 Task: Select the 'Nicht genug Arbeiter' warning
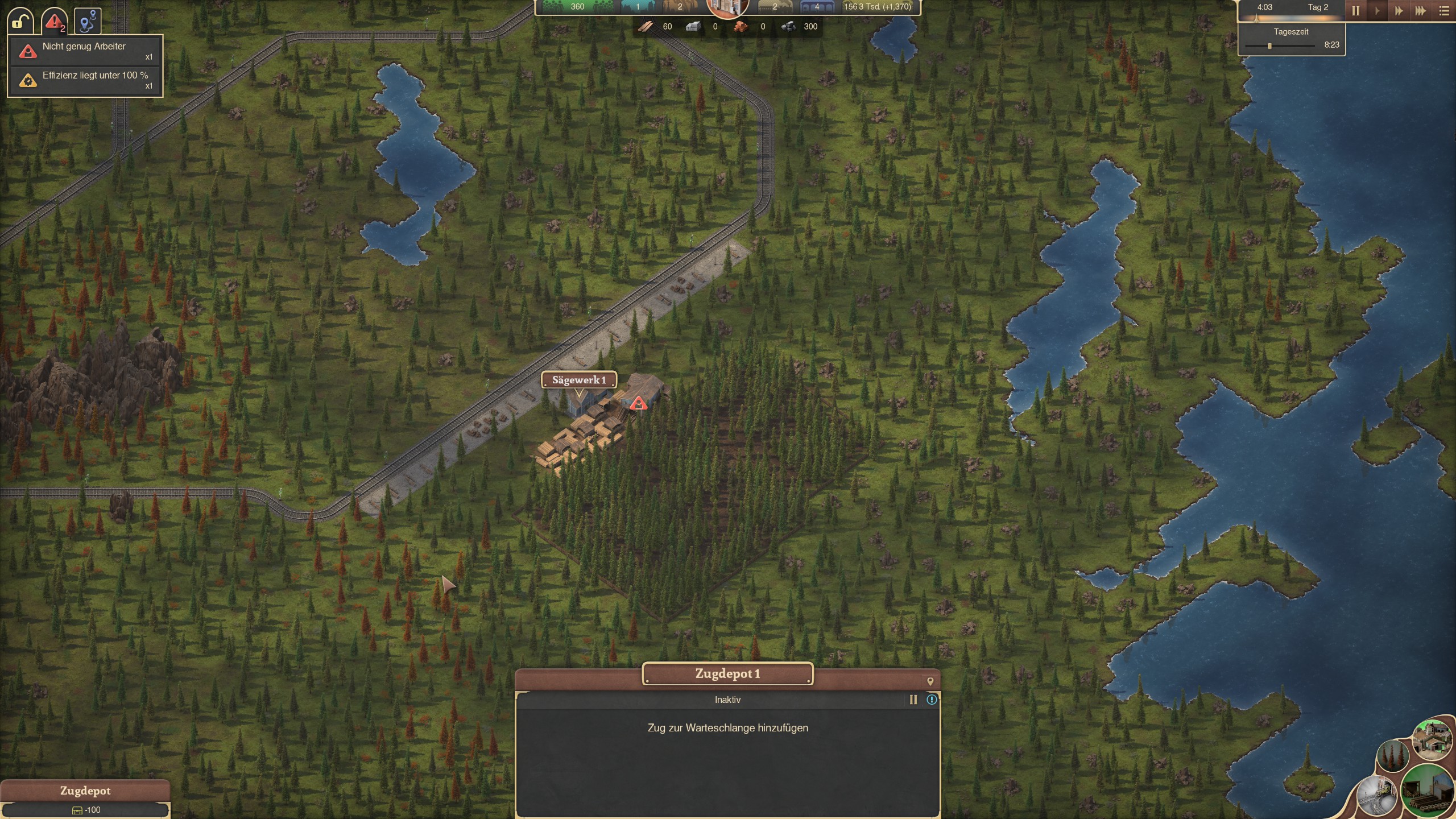[84, 51]
